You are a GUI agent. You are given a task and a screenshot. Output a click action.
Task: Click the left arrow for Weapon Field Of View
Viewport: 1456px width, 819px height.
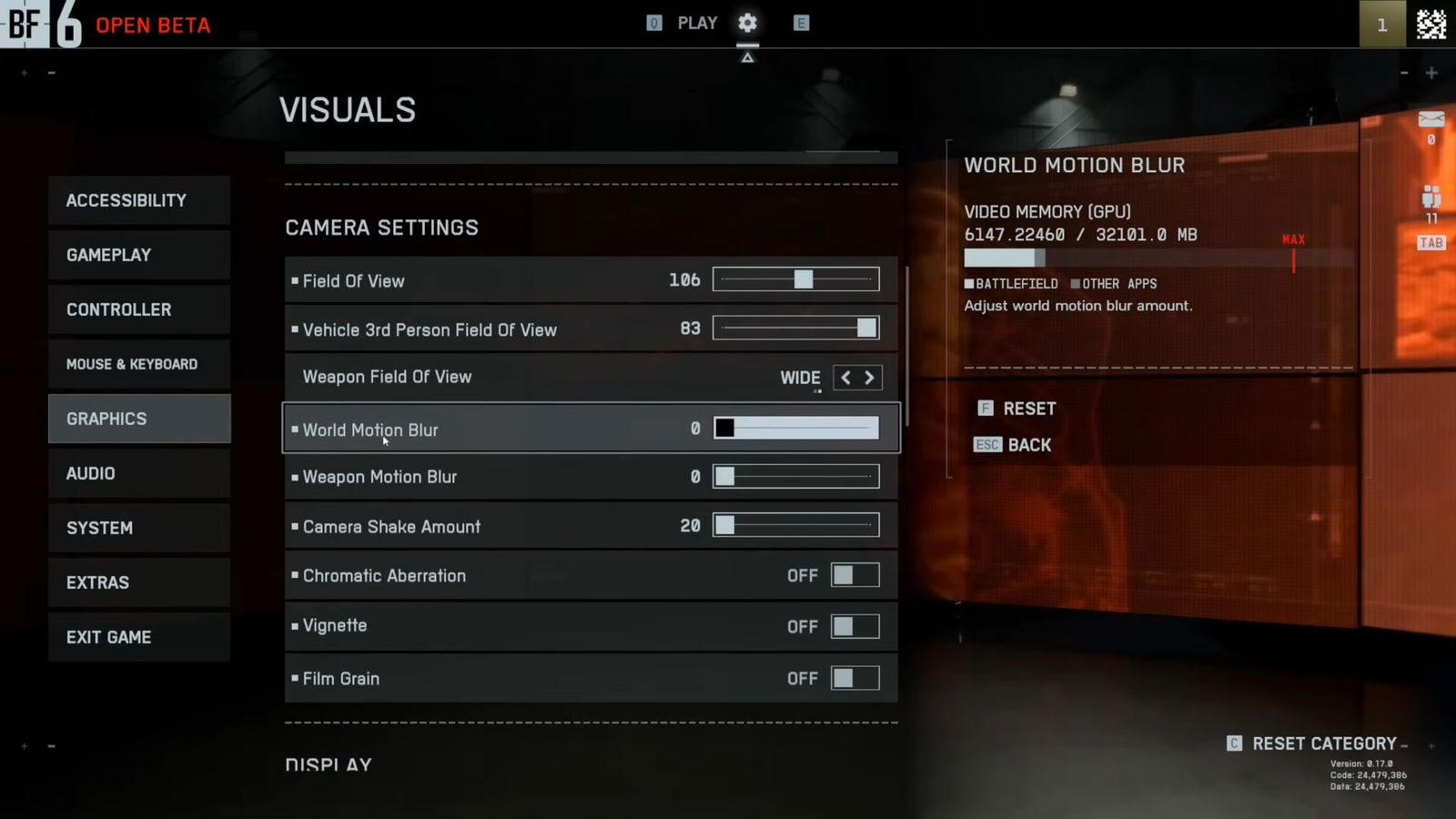coord(845,378)
